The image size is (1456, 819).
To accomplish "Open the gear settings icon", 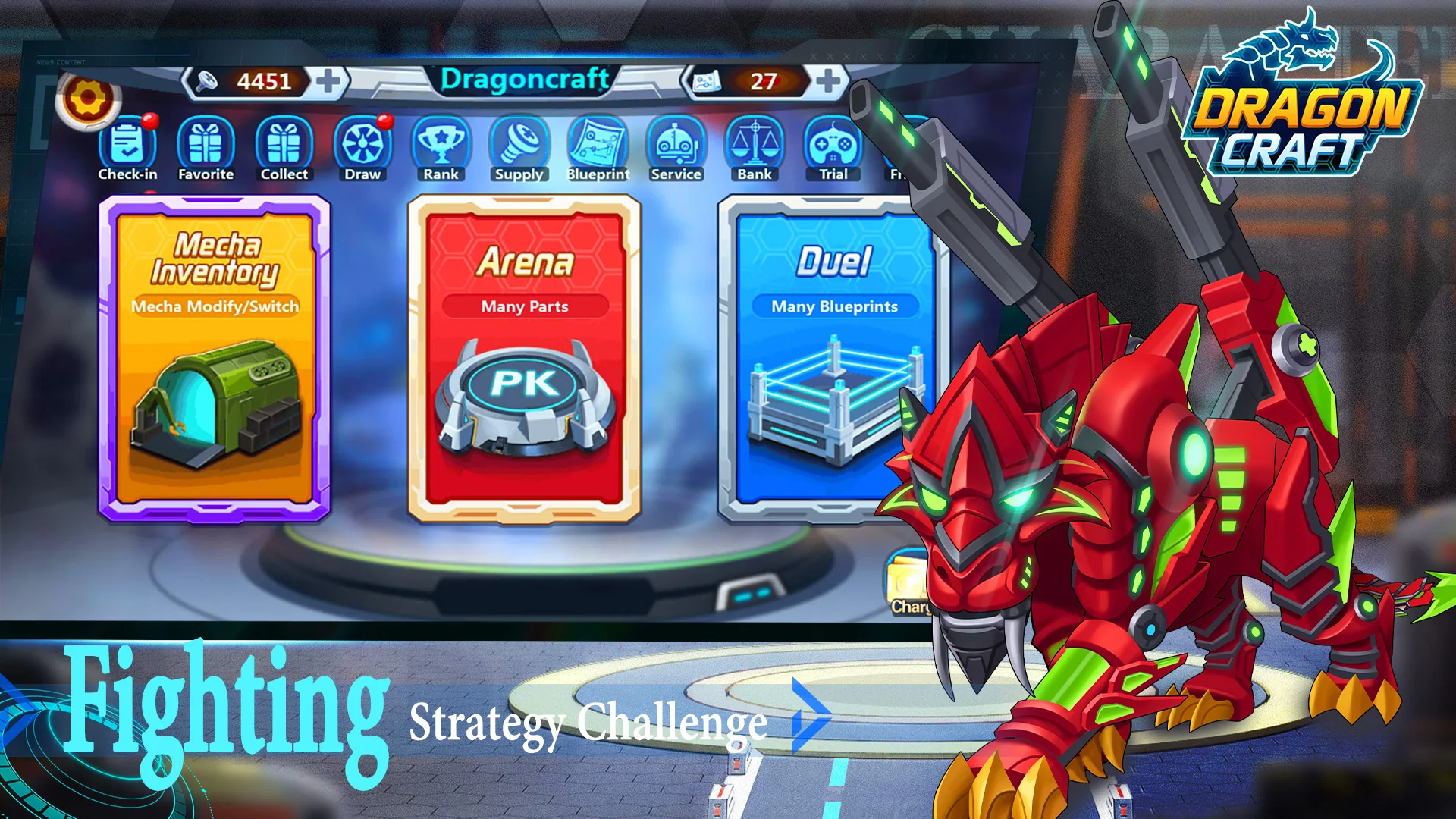I will pos(88,99).
